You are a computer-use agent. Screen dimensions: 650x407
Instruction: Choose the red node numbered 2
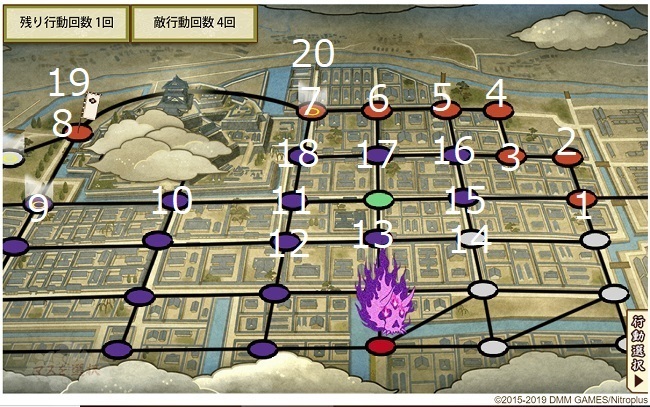(567, 156)
